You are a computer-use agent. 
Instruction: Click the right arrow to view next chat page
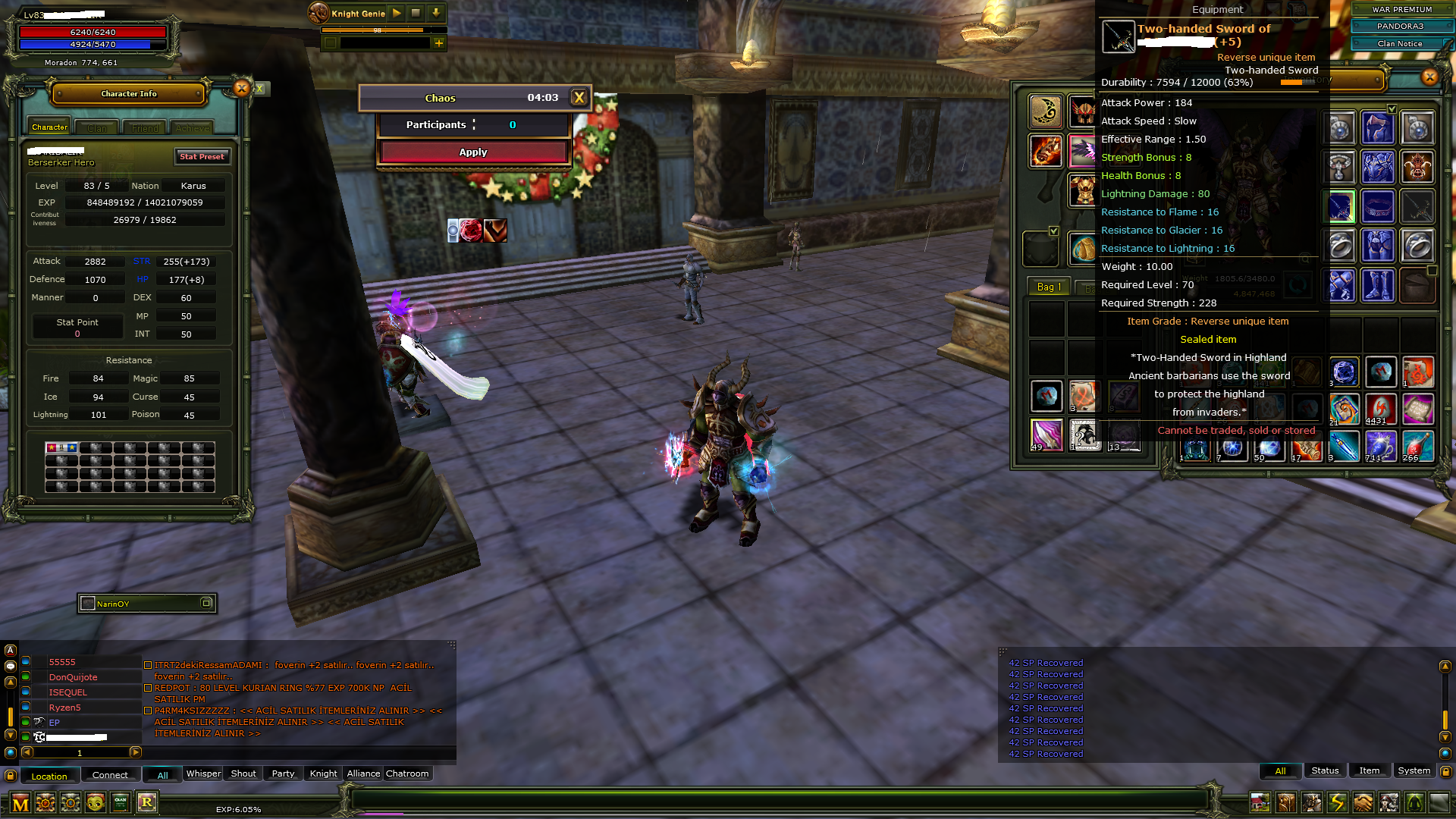136,753
